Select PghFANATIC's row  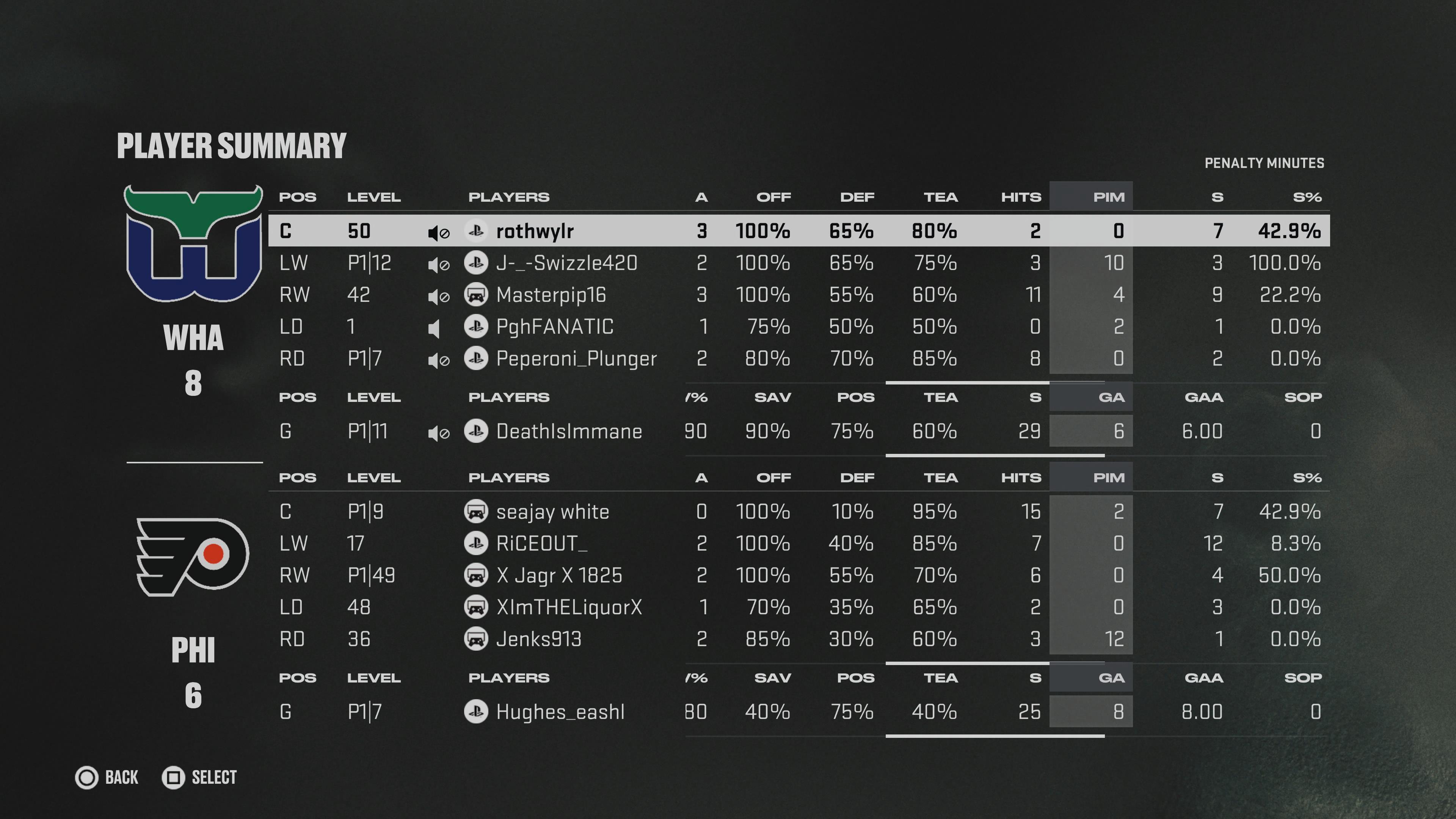coord(554,327)
